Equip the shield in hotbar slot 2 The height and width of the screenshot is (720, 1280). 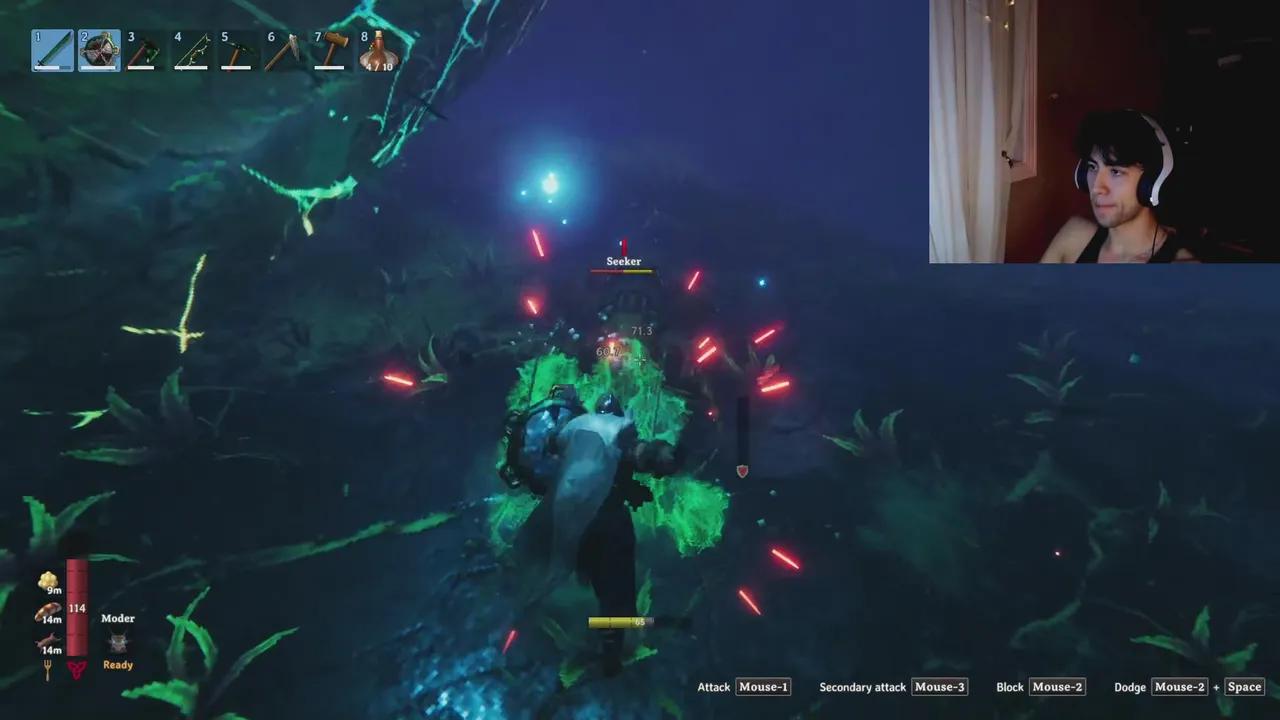click(99, 50)
